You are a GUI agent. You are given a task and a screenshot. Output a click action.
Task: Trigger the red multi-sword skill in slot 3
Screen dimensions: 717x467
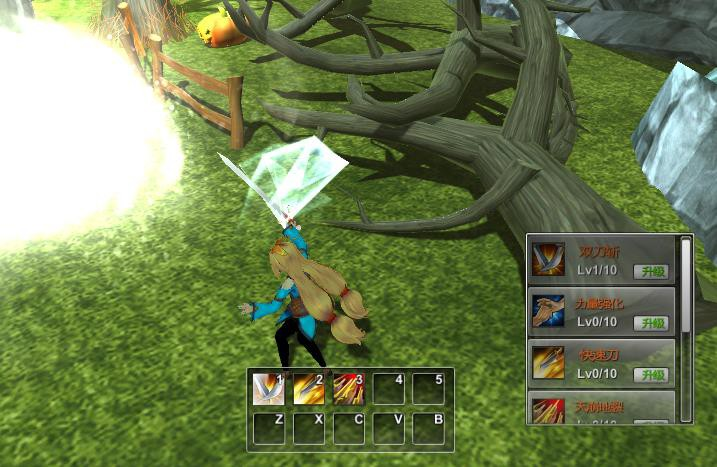point(348,389)
